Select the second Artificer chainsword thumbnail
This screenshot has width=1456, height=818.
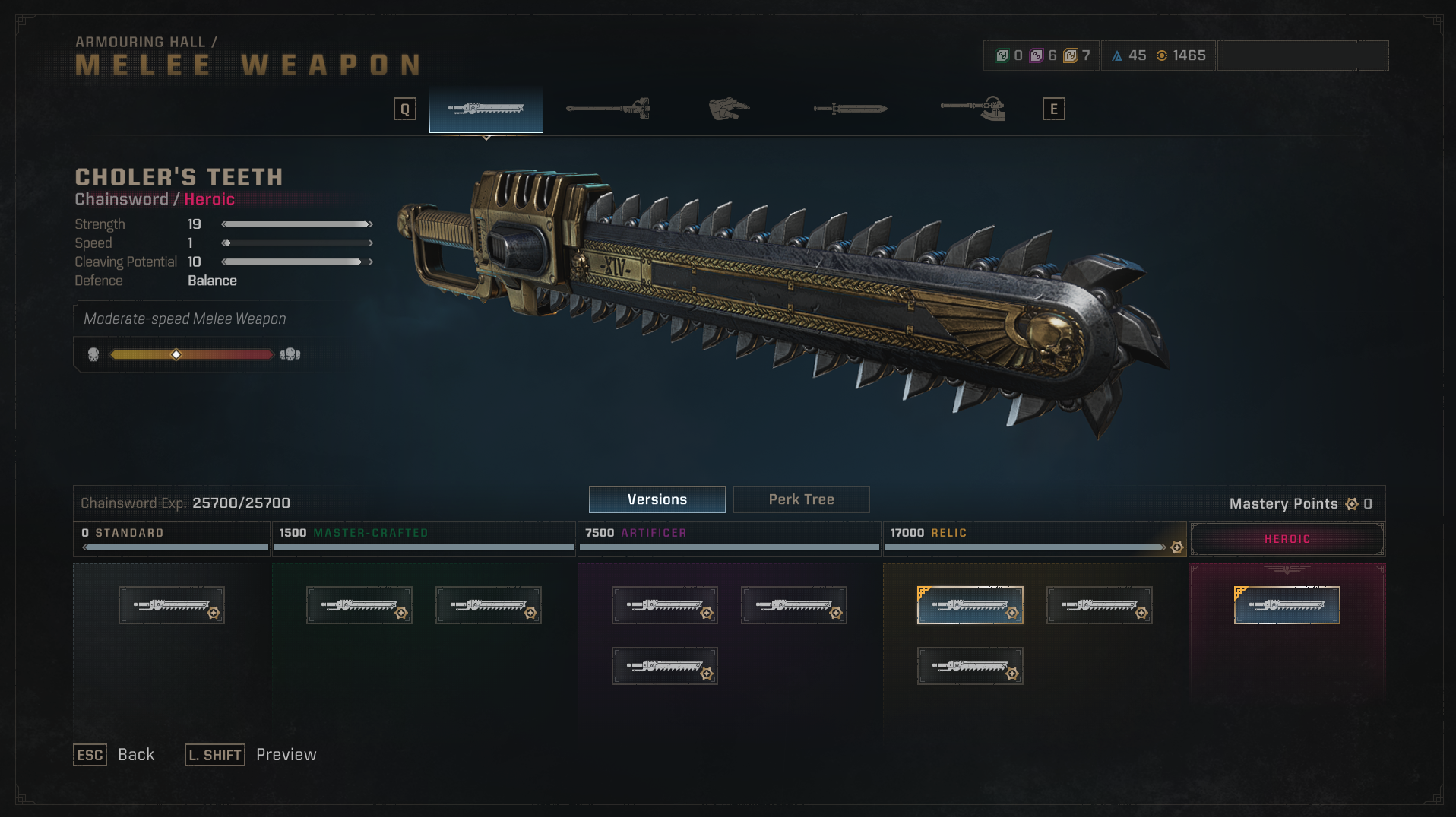pos(793,604)
